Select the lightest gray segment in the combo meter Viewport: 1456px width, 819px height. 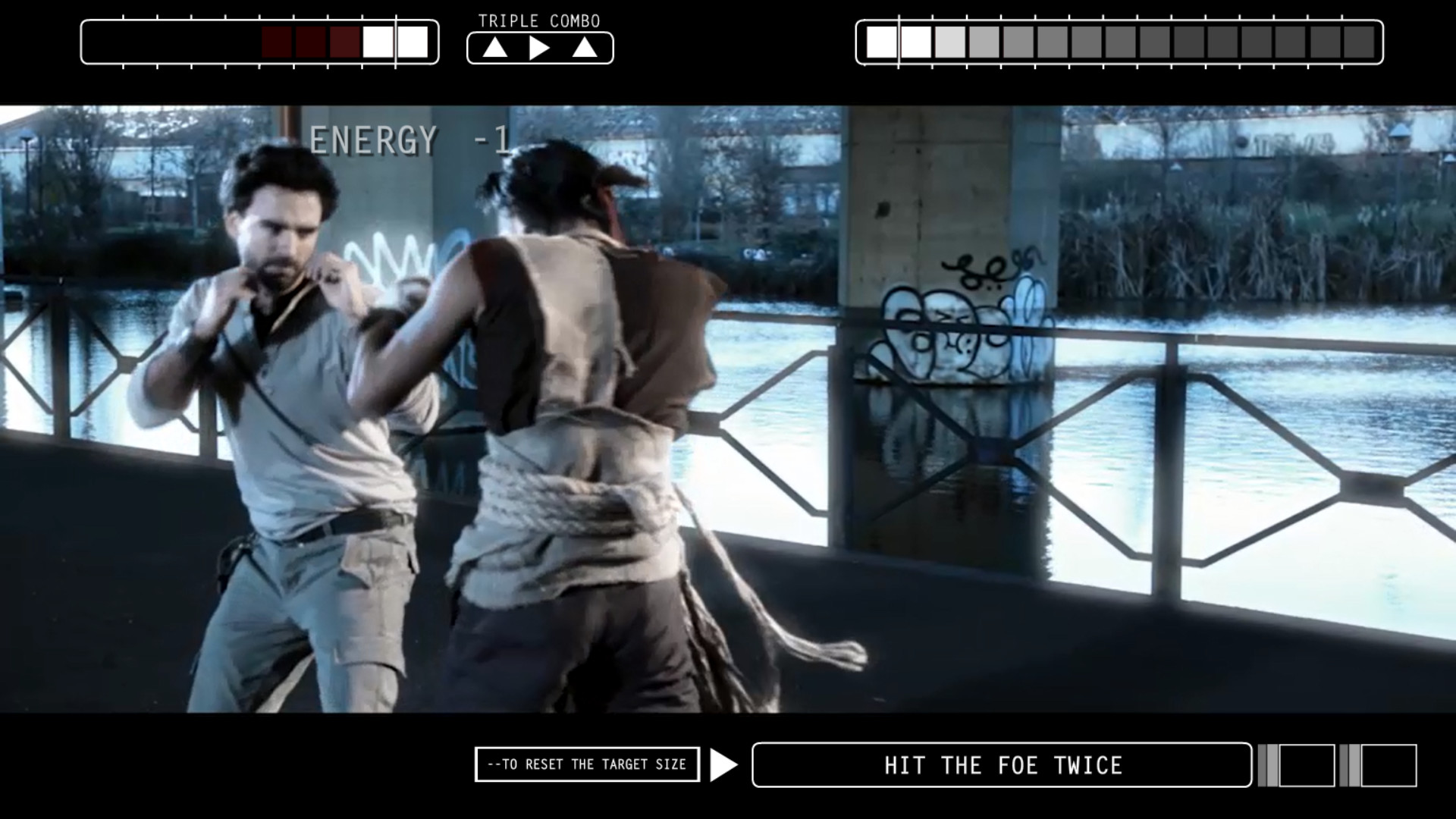pos(950,42)
